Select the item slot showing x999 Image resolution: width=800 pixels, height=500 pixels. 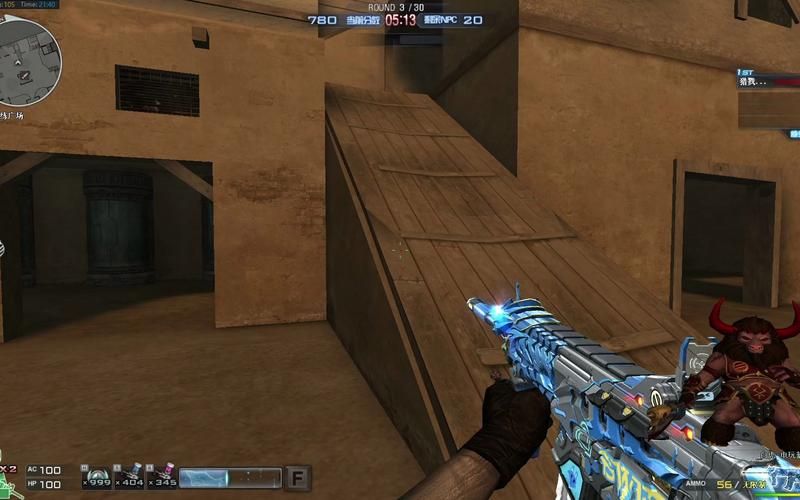pos(96,476)
